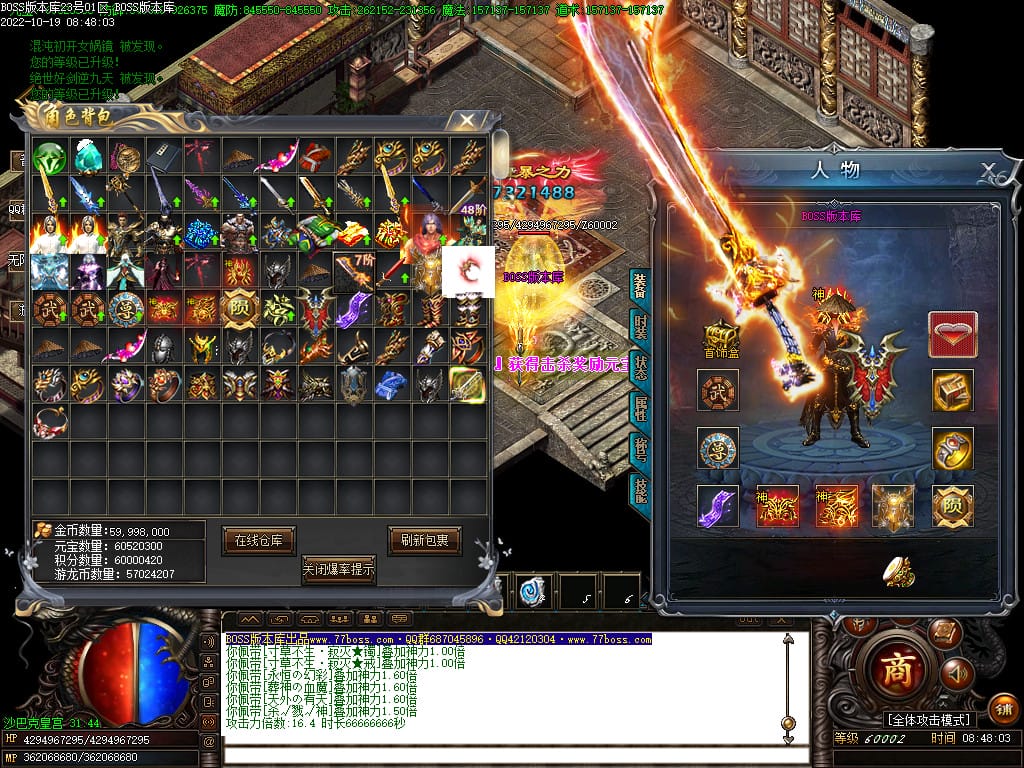Switch to the 时装 fashion tab

point(639,328)
